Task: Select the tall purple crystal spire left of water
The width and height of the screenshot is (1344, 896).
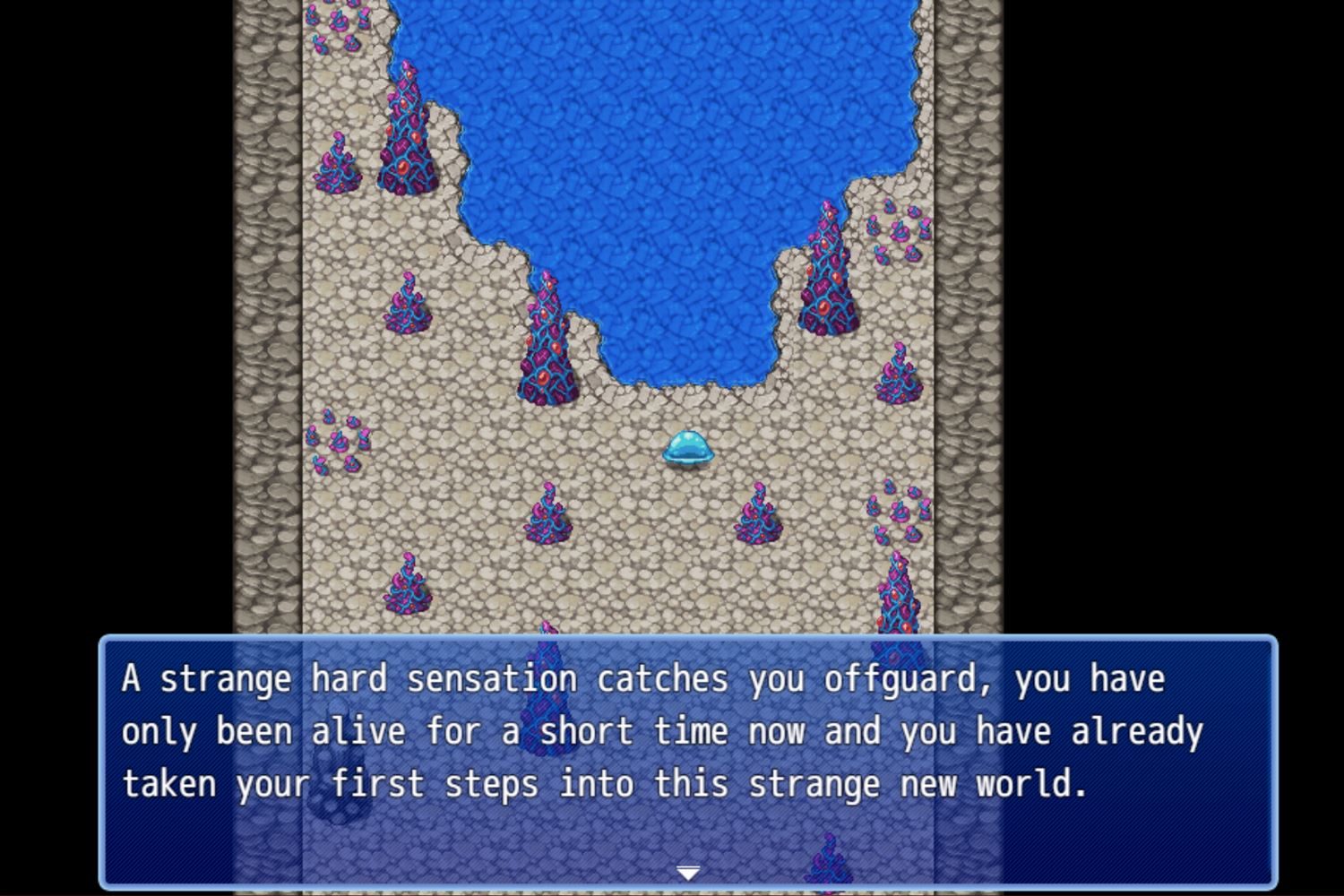Action: point(408,134)
